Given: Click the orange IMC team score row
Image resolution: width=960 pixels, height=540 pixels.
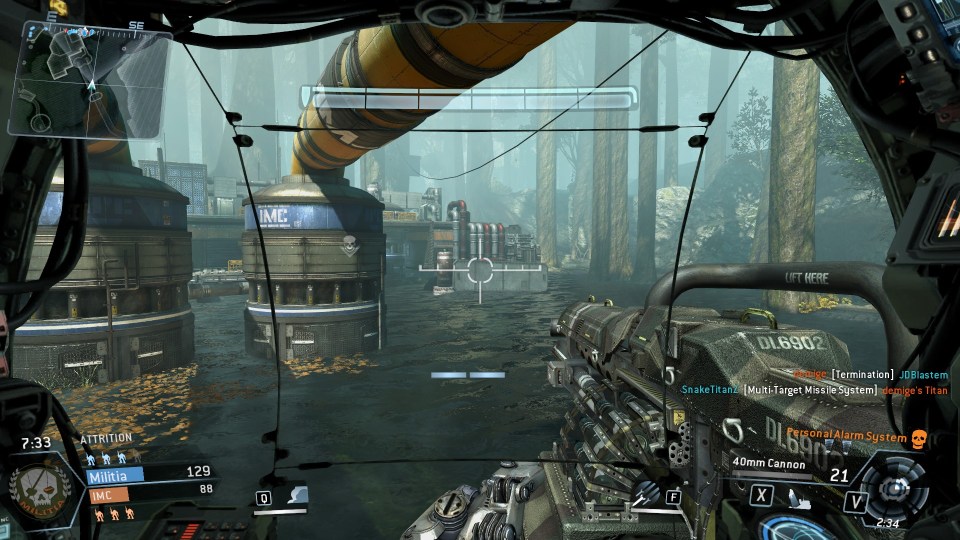Looking at the screenshot, I should (148, 488).
